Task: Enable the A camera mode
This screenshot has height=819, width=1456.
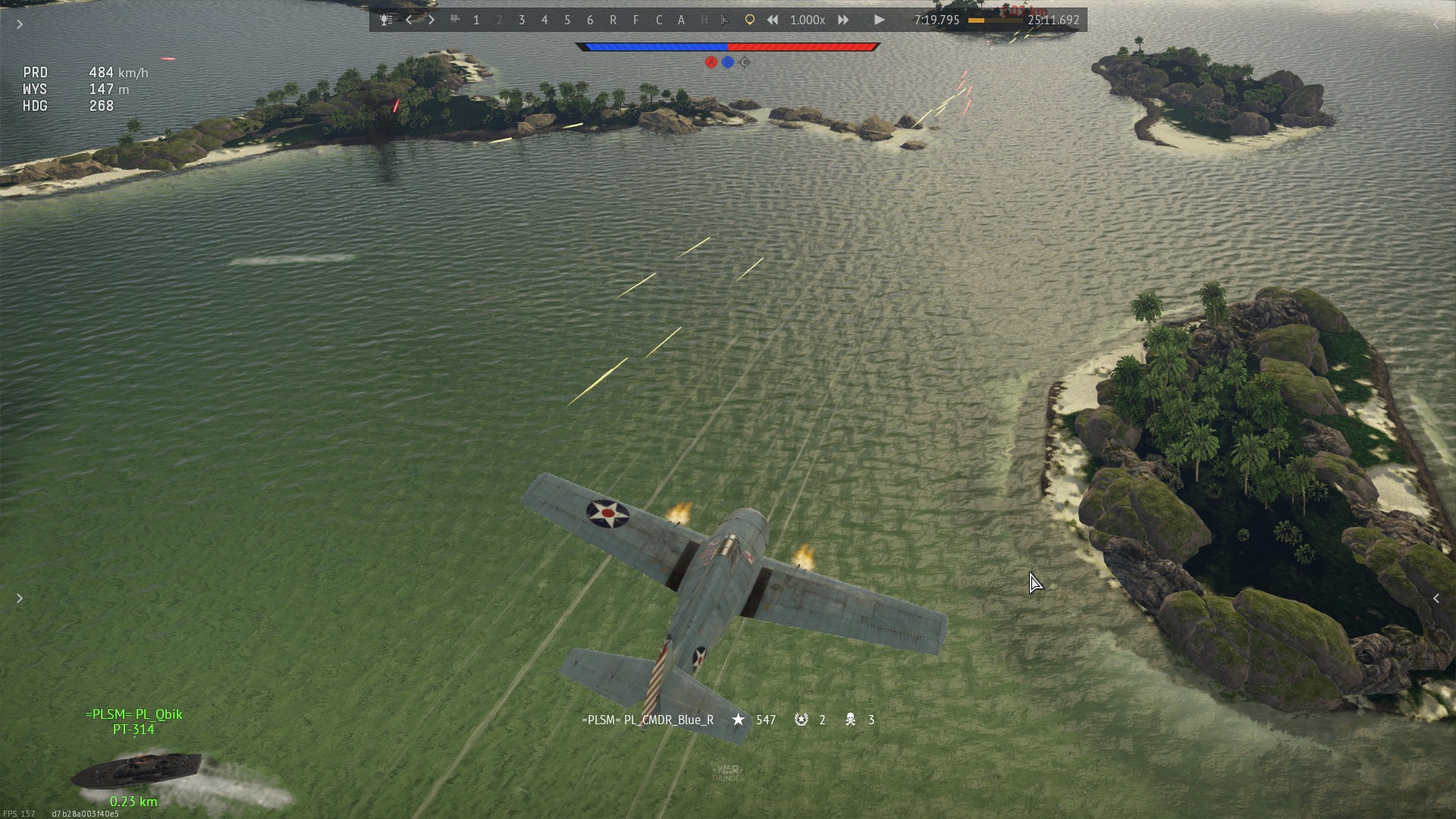Action: click(x=681, y=20)
